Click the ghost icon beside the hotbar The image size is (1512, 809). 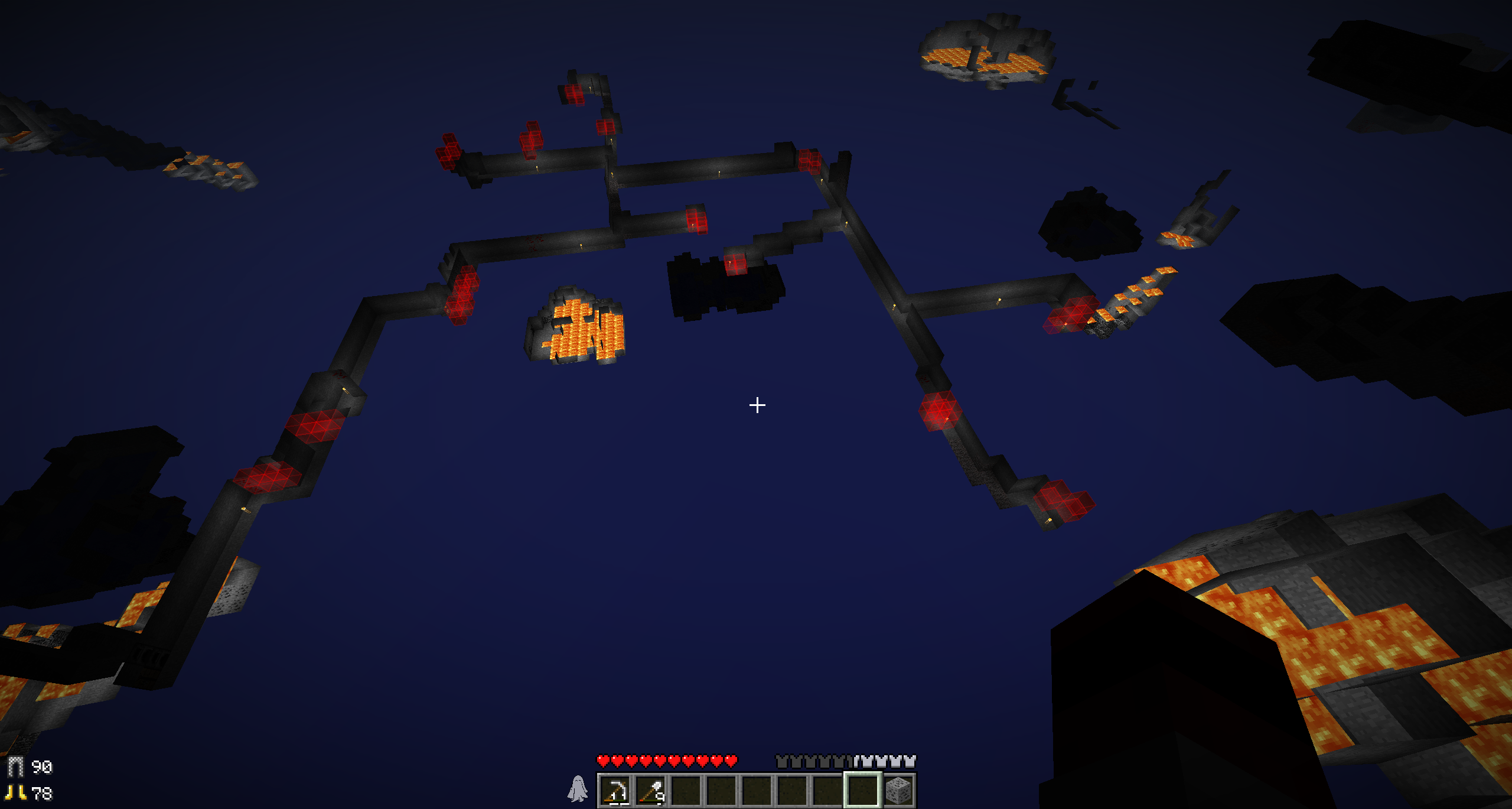coord(578,789)
